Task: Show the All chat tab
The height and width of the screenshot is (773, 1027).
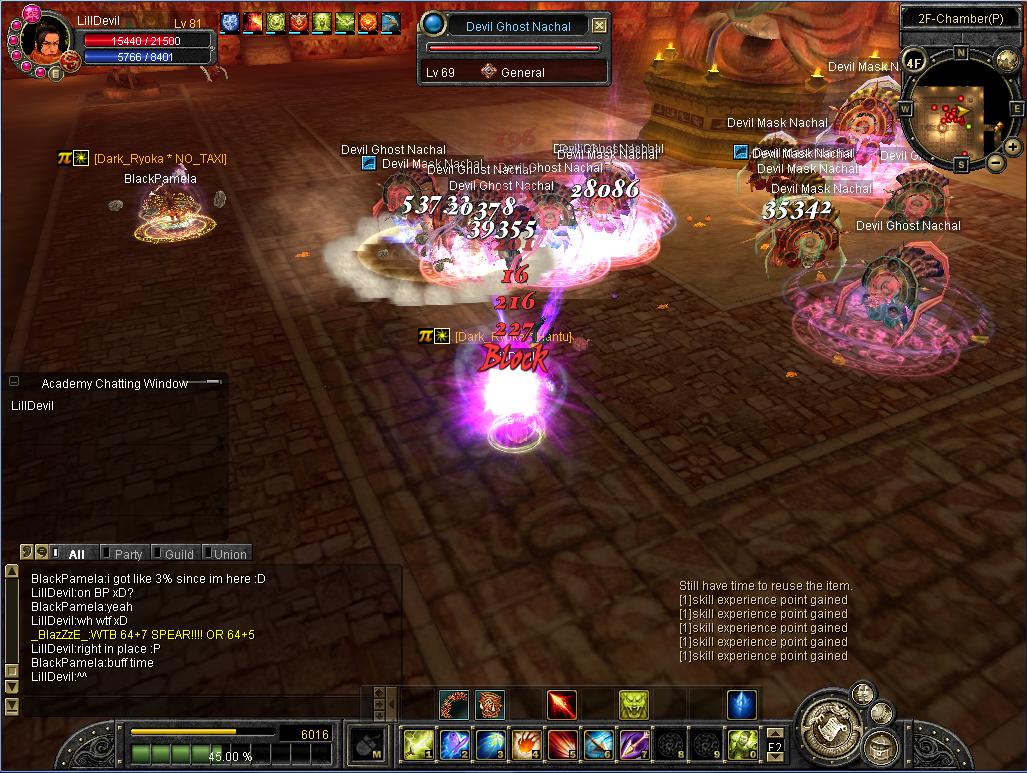Action: [76, 553]
